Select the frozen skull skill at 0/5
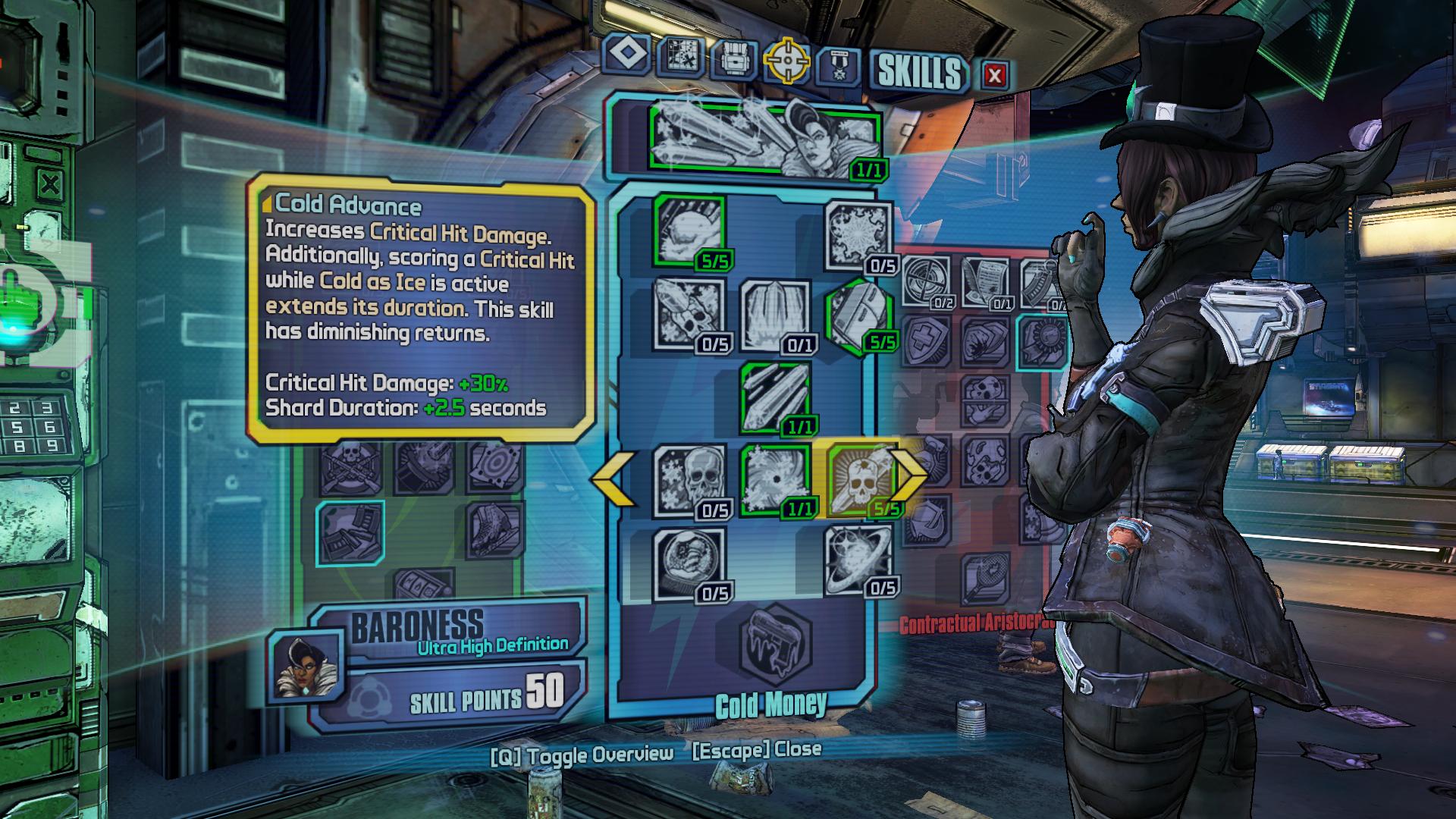This screenshot has width=1456, height=819. (x=689, y=479)
